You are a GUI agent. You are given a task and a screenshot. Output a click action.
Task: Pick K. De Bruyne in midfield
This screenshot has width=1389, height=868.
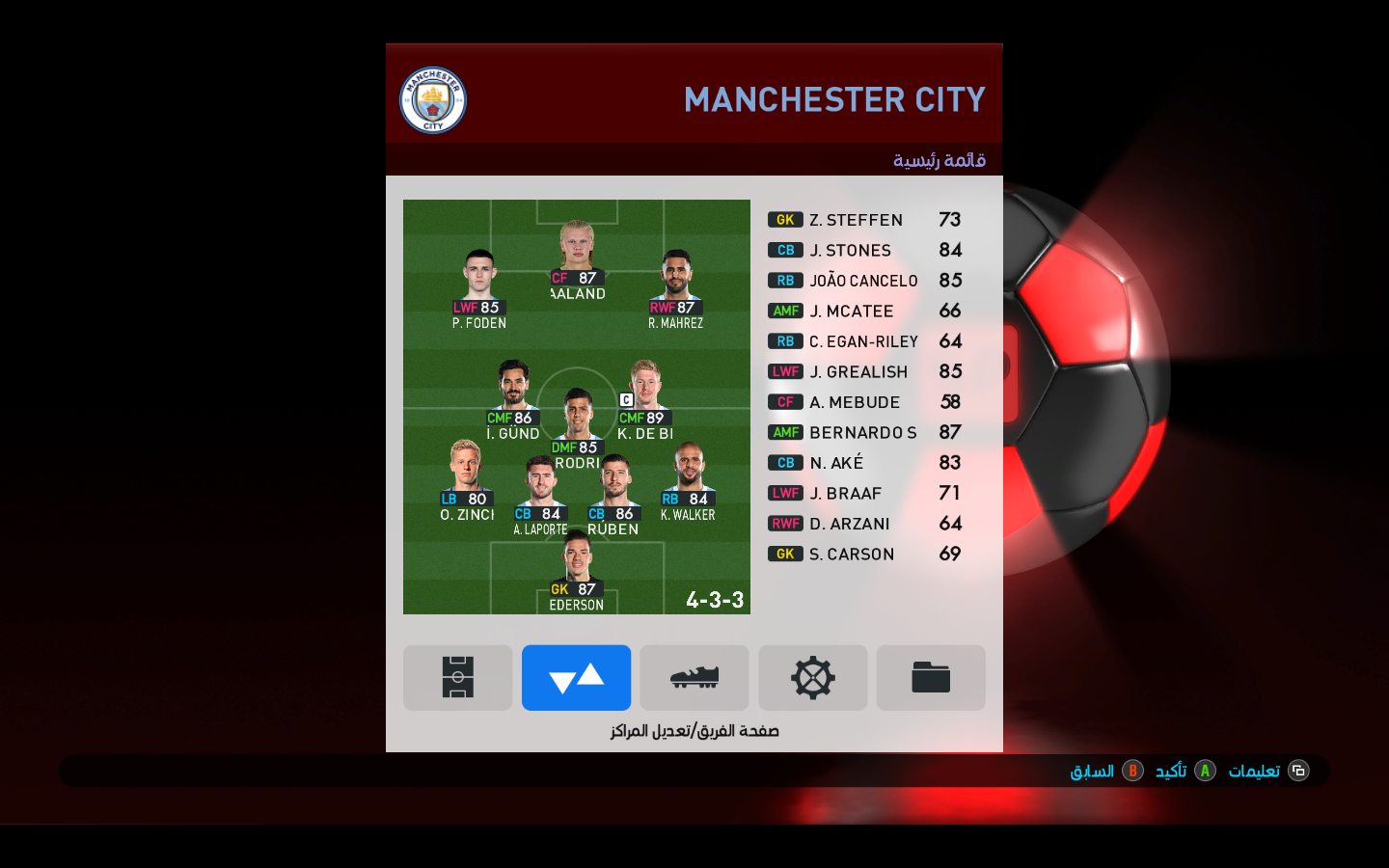coord(644,400)
